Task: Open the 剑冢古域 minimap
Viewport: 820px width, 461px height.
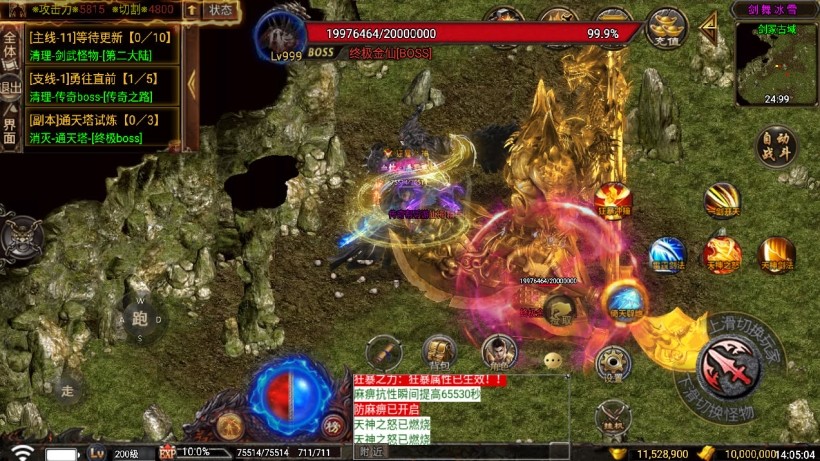Action: 777,62
